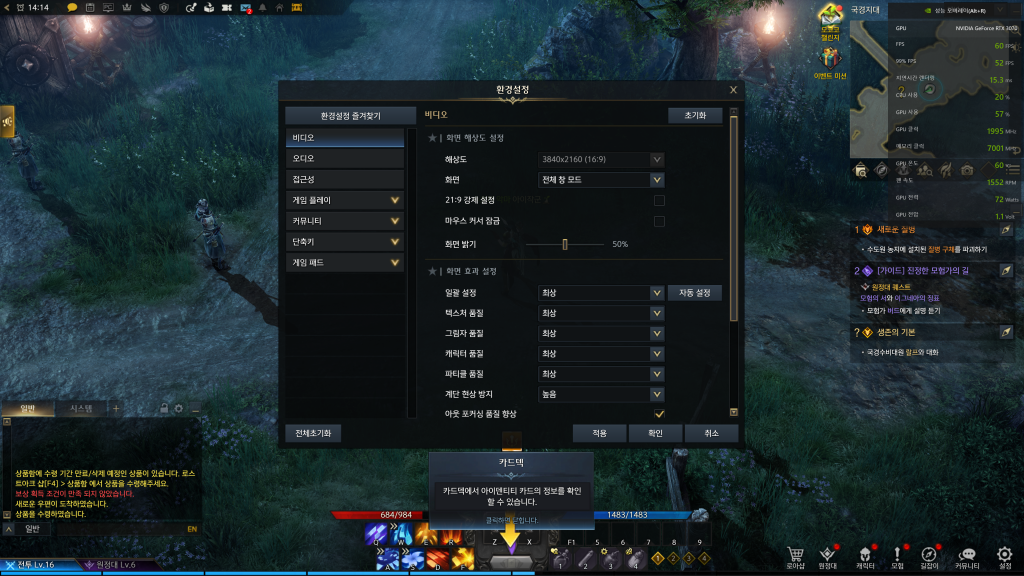This screenshot has width=1024, height=576.
Task: Close the 환경설정 window with the X
Action: point(734,90)
